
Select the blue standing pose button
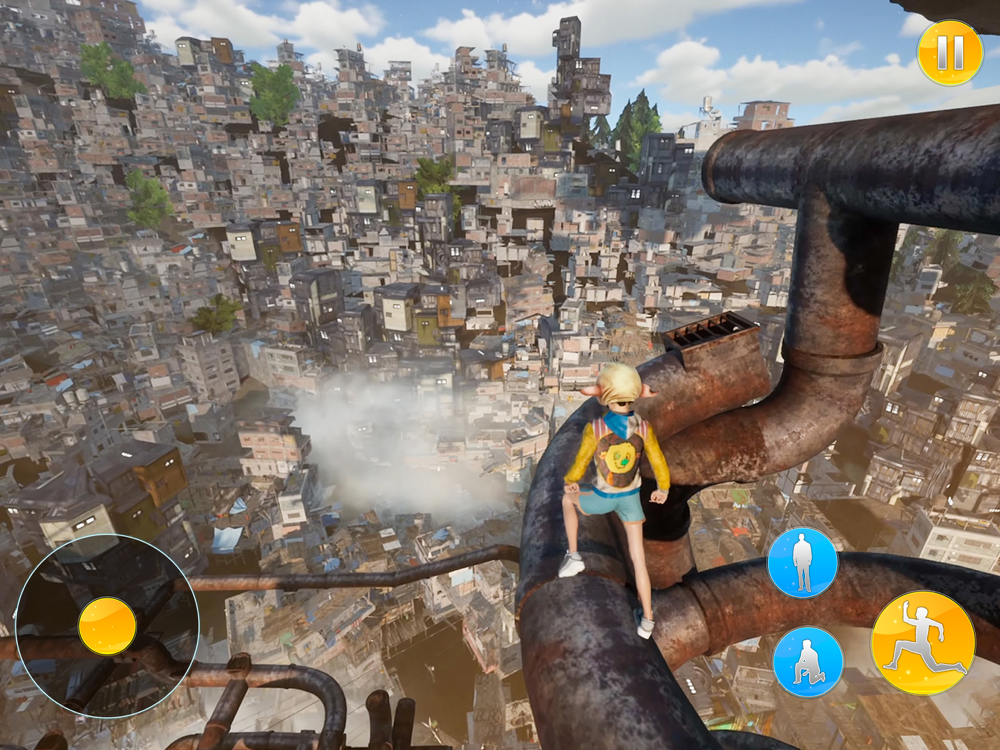pos(802,562)
